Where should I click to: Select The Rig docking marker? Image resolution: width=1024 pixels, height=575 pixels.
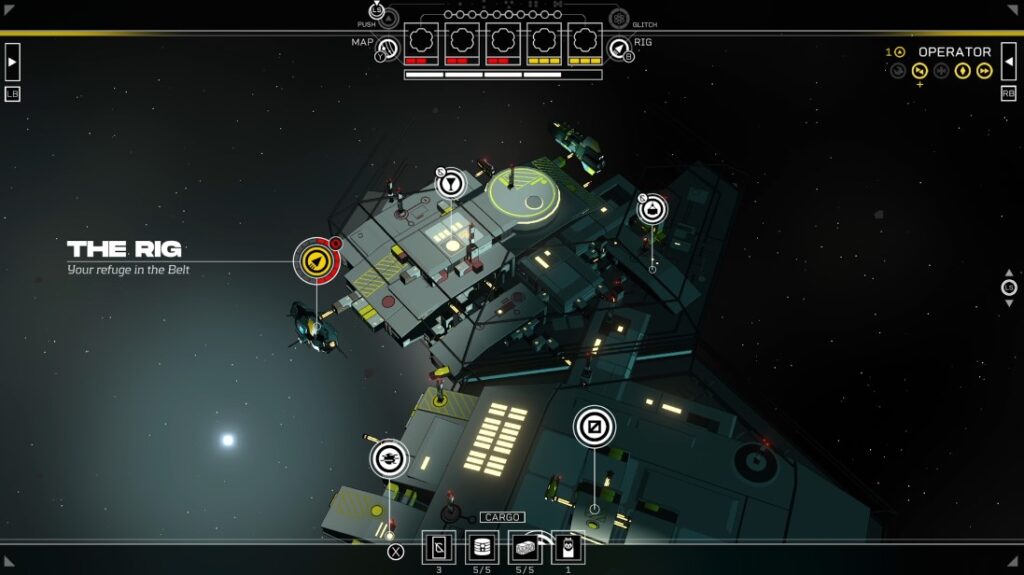[x=316, y=261]
